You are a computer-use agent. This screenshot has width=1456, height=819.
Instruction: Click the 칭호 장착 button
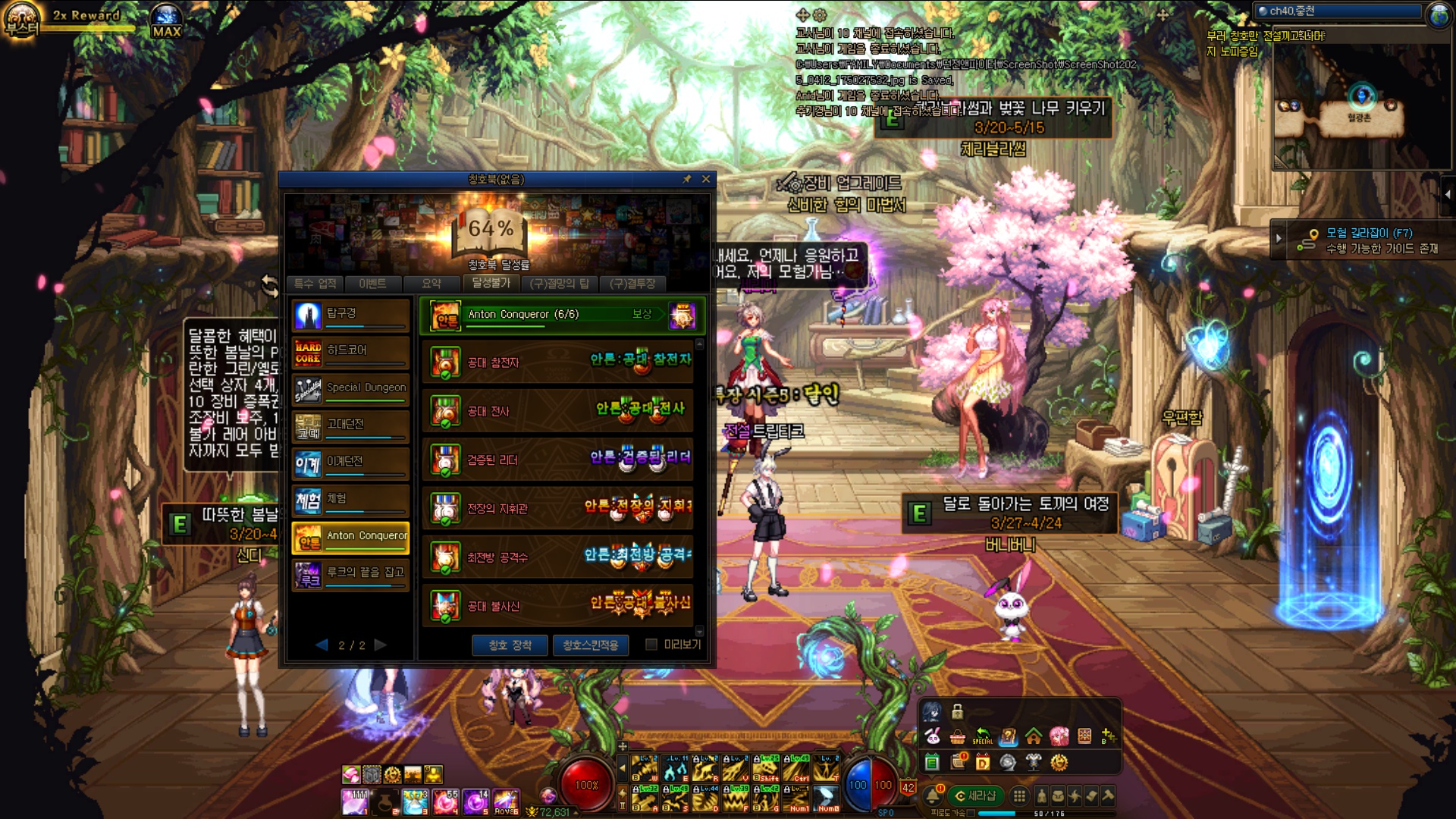click(510, 645)
